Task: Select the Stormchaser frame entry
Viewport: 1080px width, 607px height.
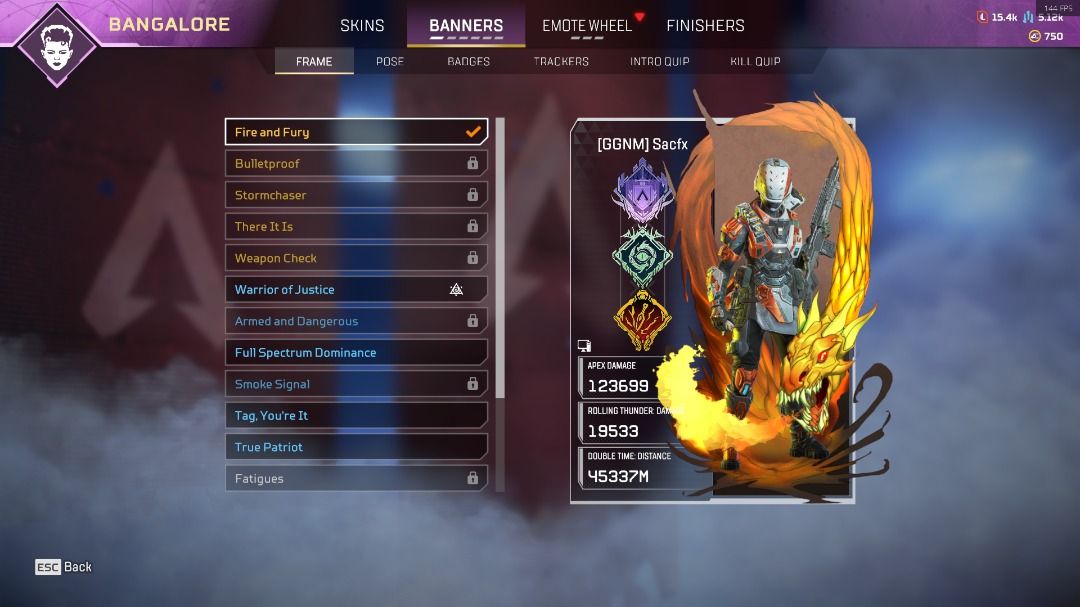Action: tap(356, 195)
